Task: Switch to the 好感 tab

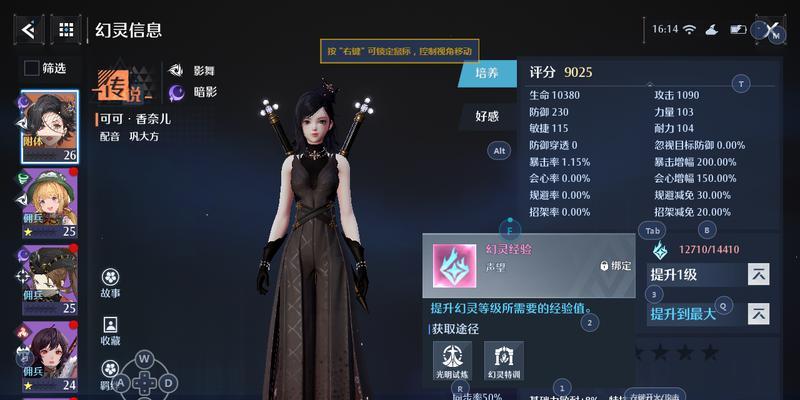Action: point(488,116)
